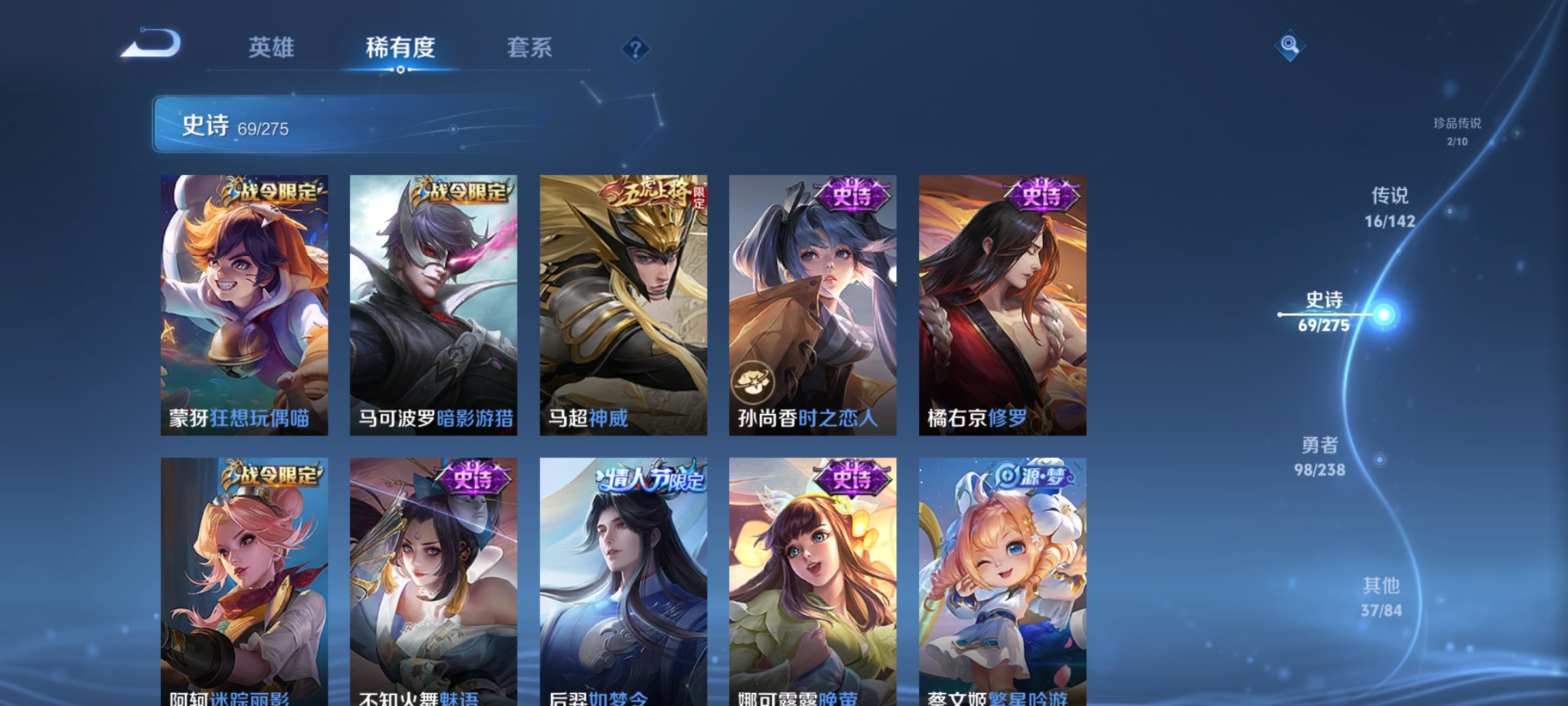The height and width of the screenshot is (706, 1568).
Task: Click the search magnifier icon top right
Action: point(1288,46)
